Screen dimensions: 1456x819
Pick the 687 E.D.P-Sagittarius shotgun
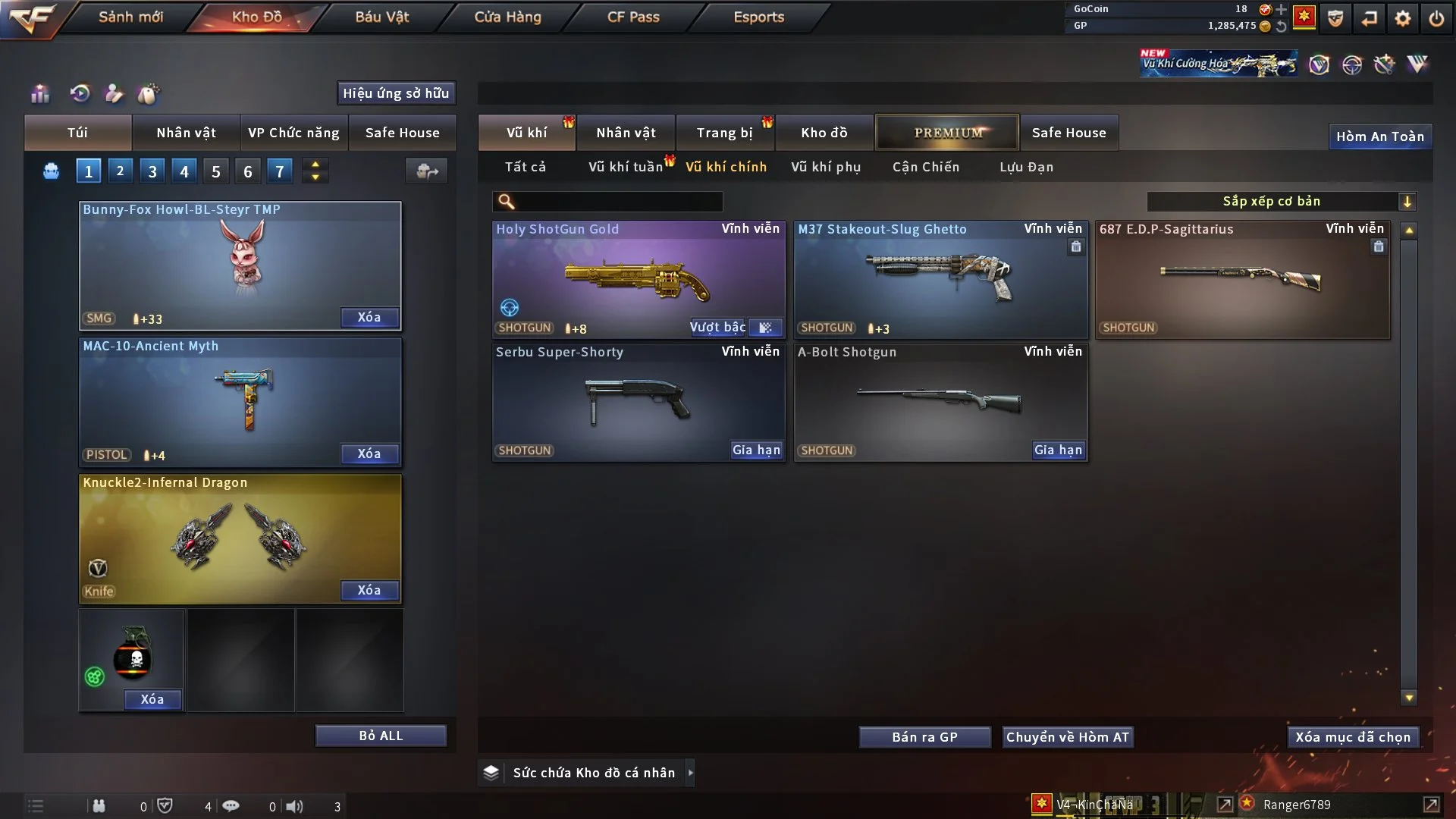coord(1242,279)
